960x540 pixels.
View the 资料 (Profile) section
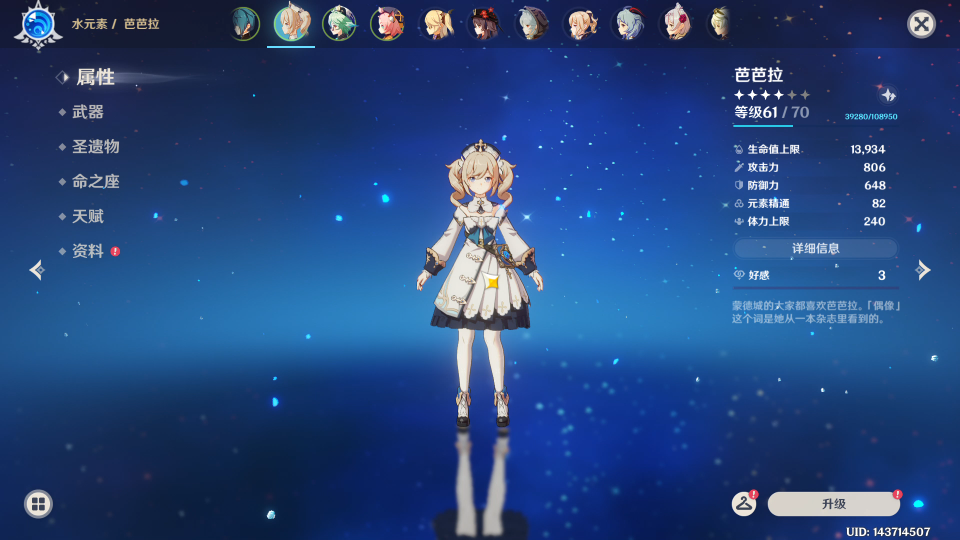(x=88, y=251)
